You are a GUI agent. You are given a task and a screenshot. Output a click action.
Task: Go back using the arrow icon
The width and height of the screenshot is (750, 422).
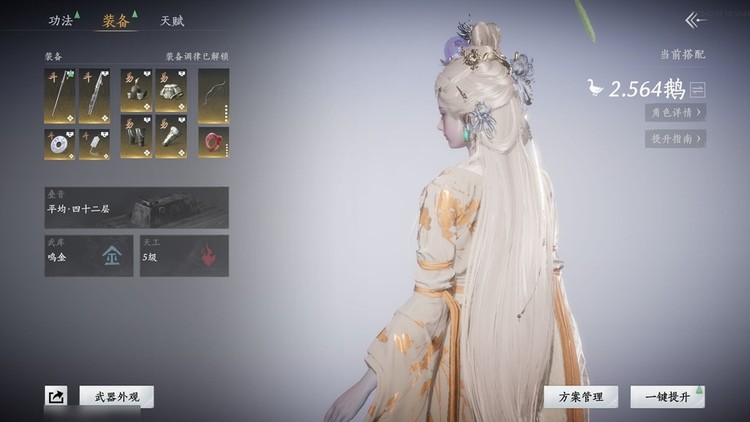coord(694,20)
